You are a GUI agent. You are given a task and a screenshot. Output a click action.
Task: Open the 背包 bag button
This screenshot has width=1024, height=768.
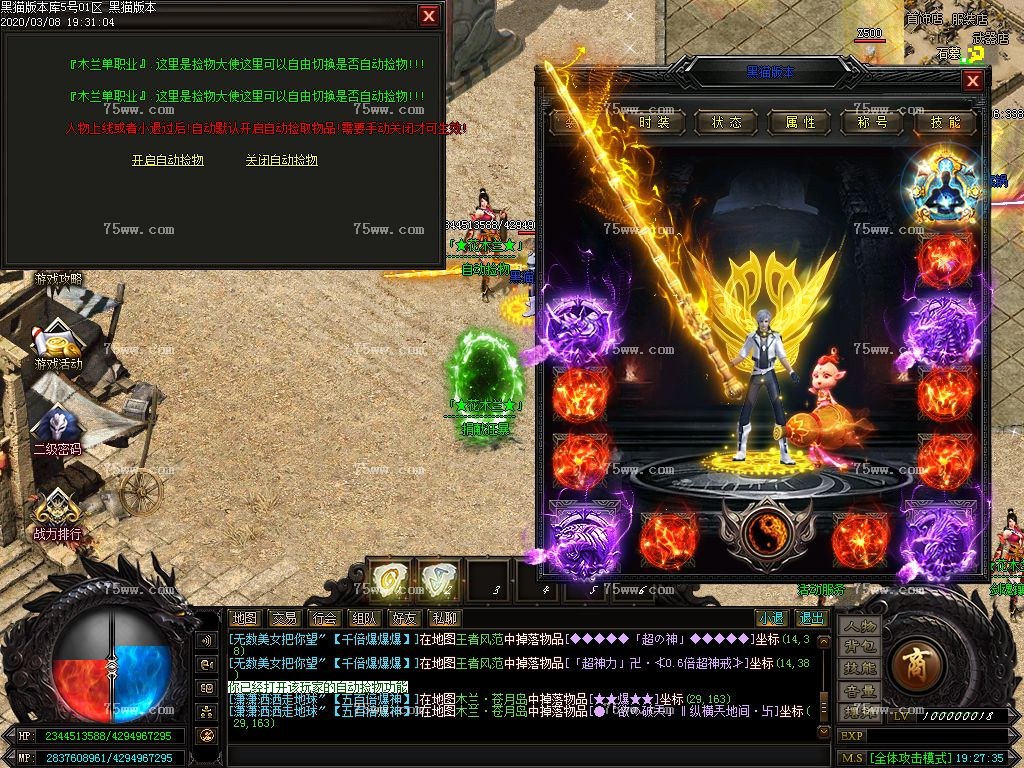tap(859, 646)
